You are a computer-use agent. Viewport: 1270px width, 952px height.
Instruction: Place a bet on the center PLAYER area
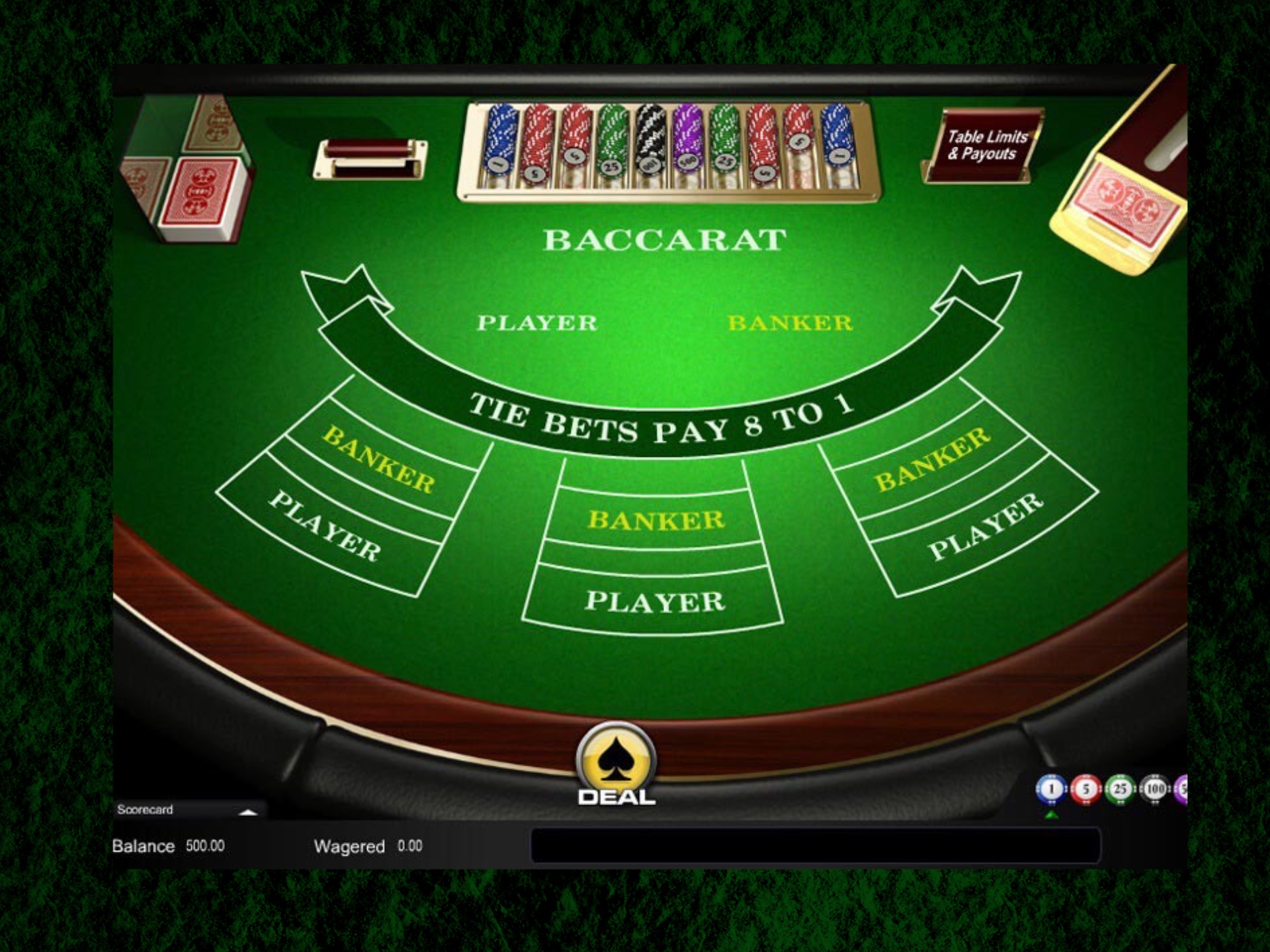point(657,602)
